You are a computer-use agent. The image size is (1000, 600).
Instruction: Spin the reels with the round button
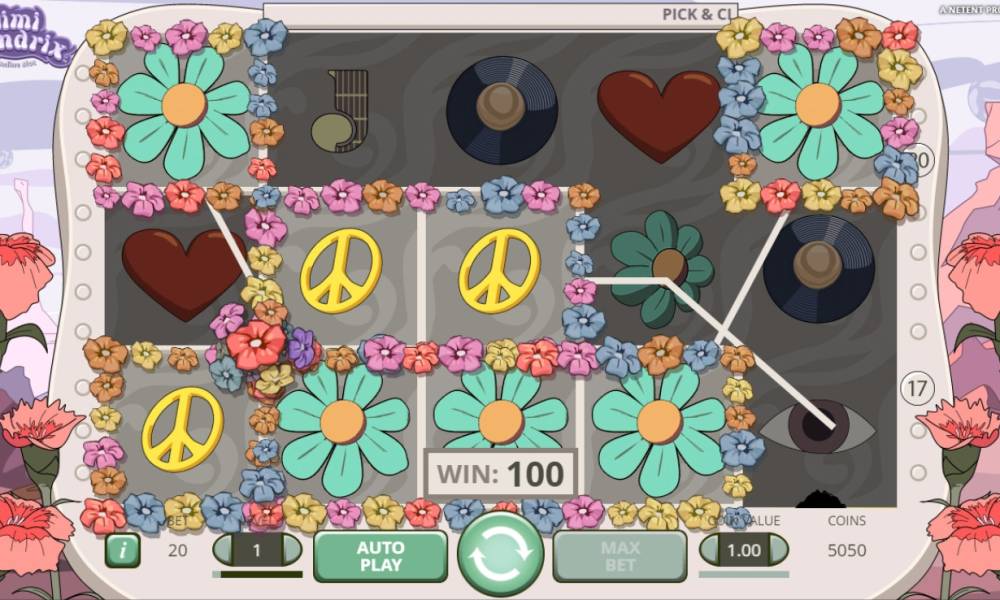tap(500, 556)
